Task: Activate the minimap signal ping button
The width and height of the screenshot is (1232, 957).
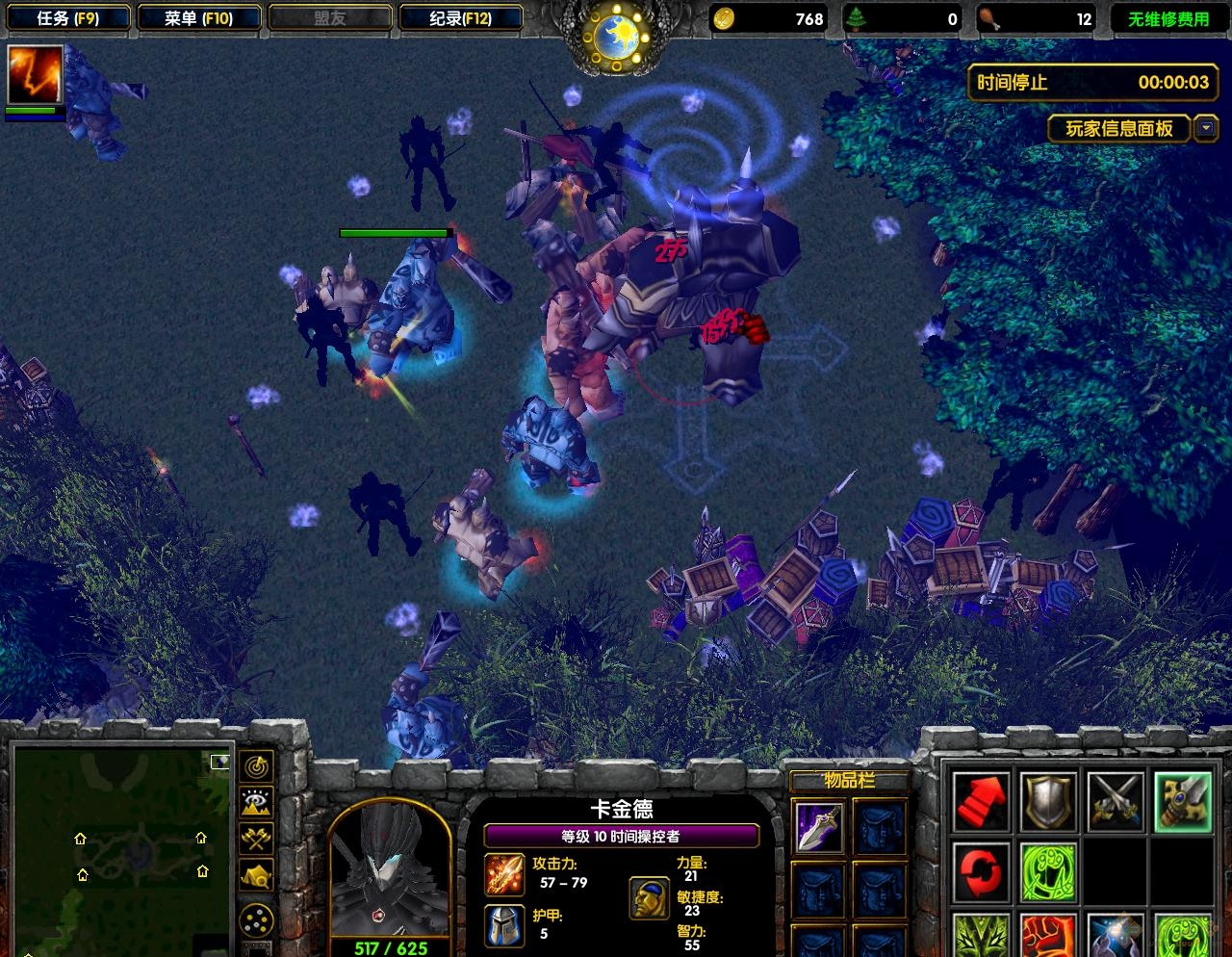Action: pos(256,767)
